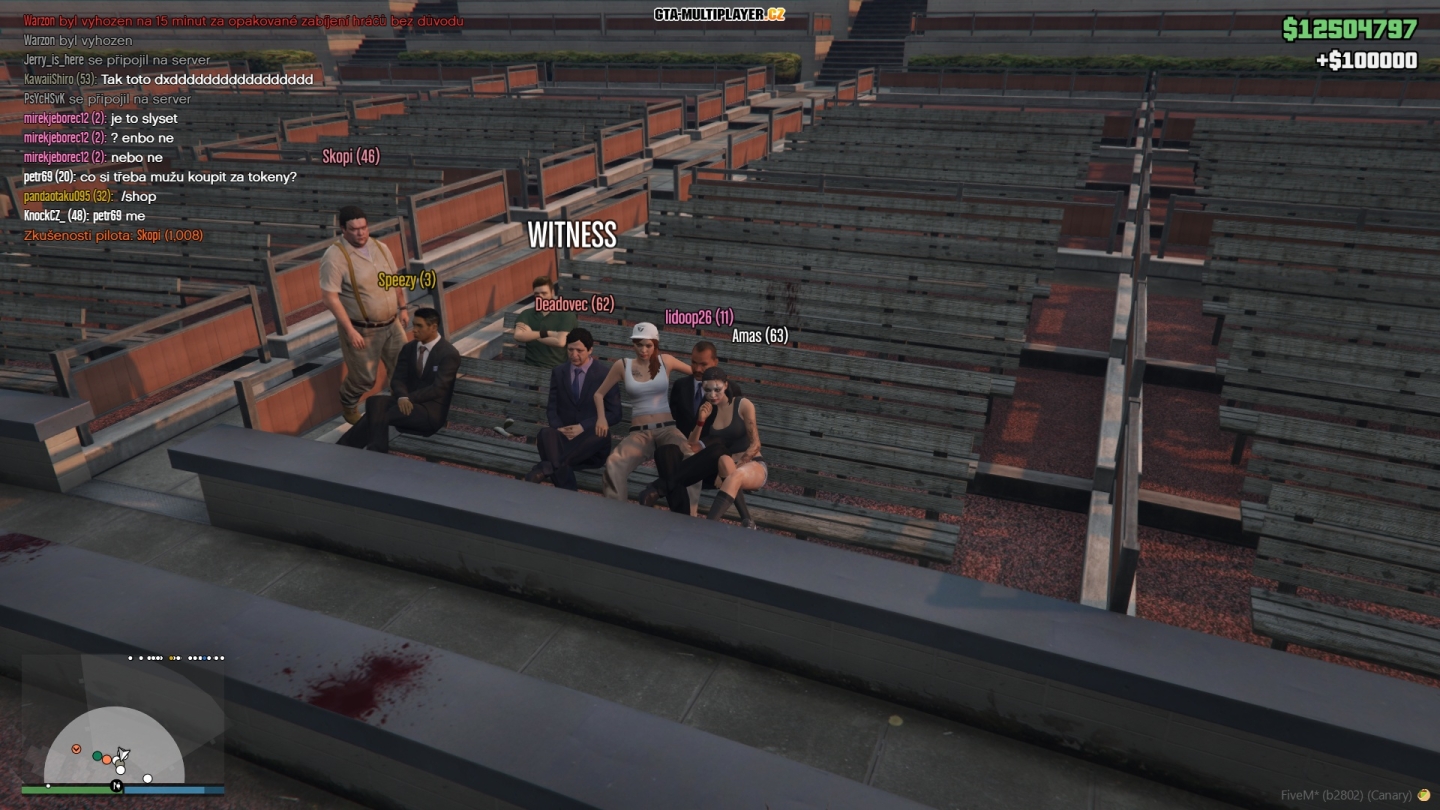This screenshot has width=1440, height=810.
Task: Click the GTA-MULTIPLAYER.CZ server logo
Action: click(718, 14)
